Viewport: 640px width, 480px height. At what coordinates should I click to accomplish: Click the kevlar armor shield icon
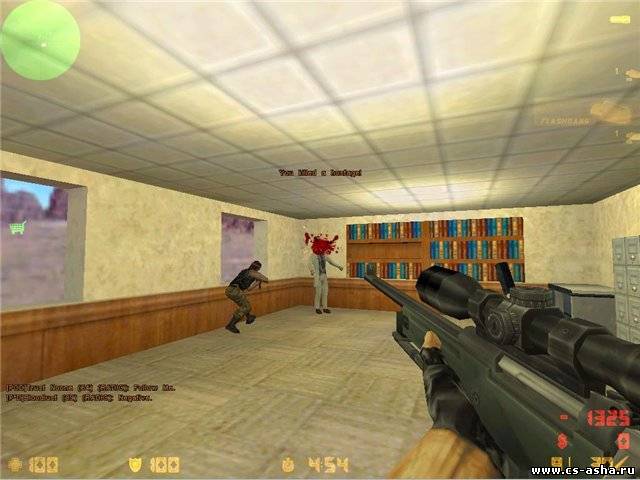(x=136, y=464)
